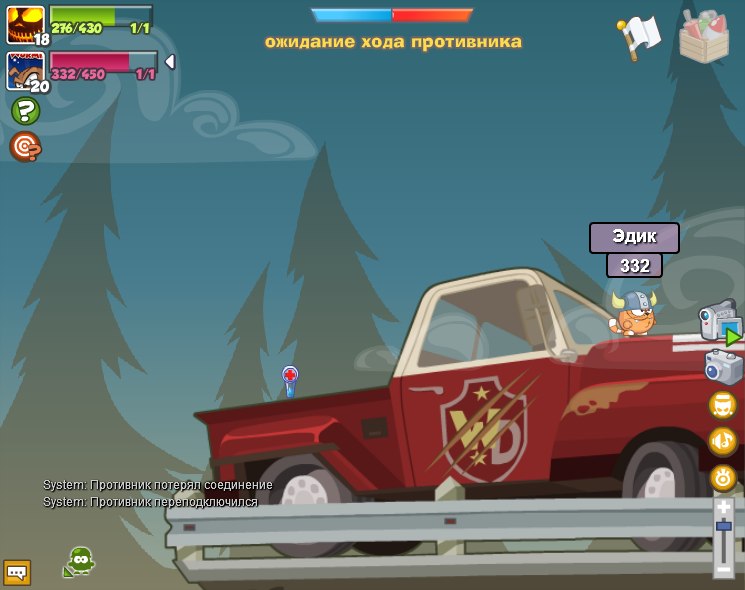Open the green question mark help
This screenshot has height=590, width=745.
click(25, 111)
